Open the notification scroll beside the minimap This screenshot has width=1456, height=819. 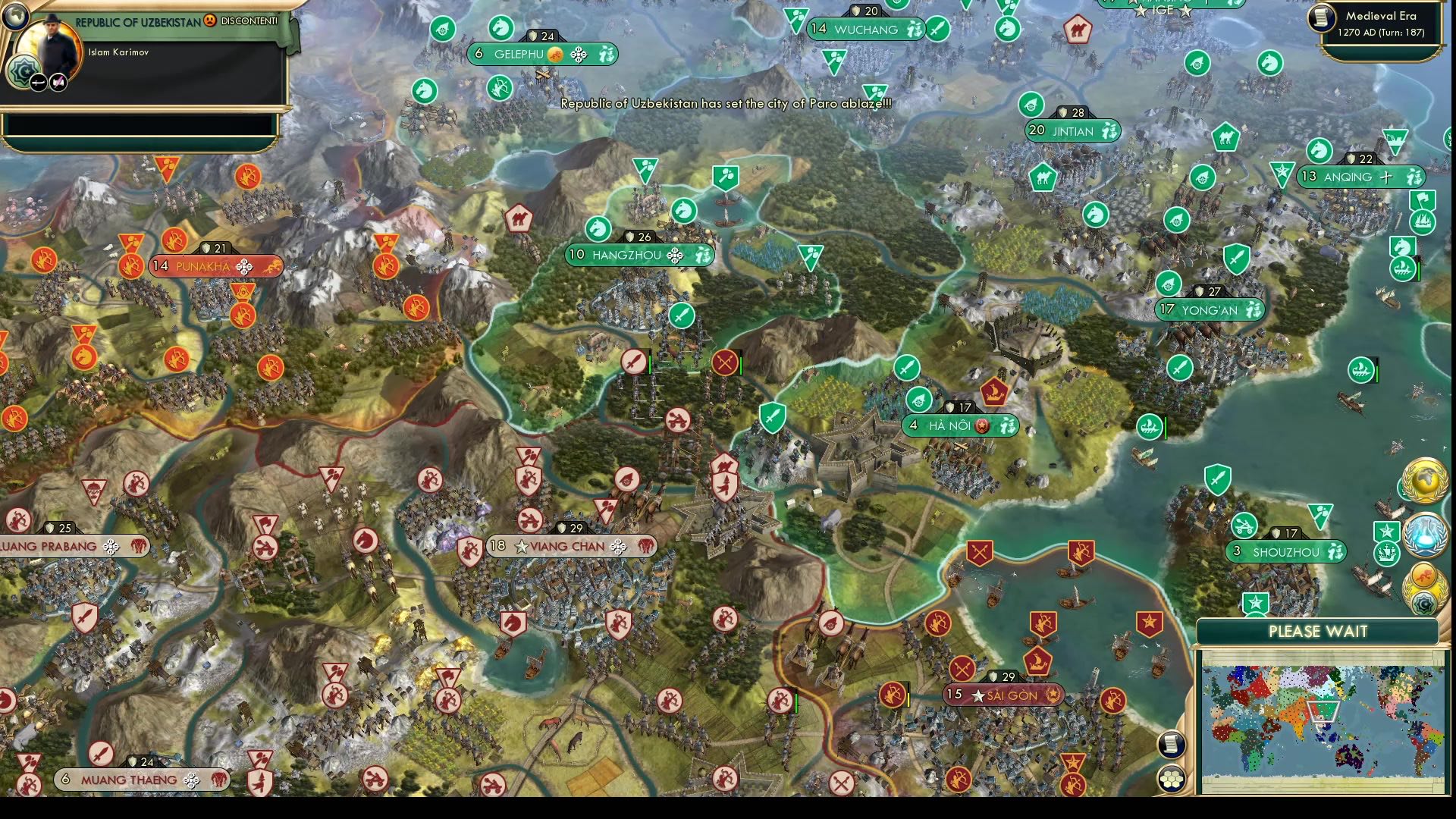[1172, 745]
